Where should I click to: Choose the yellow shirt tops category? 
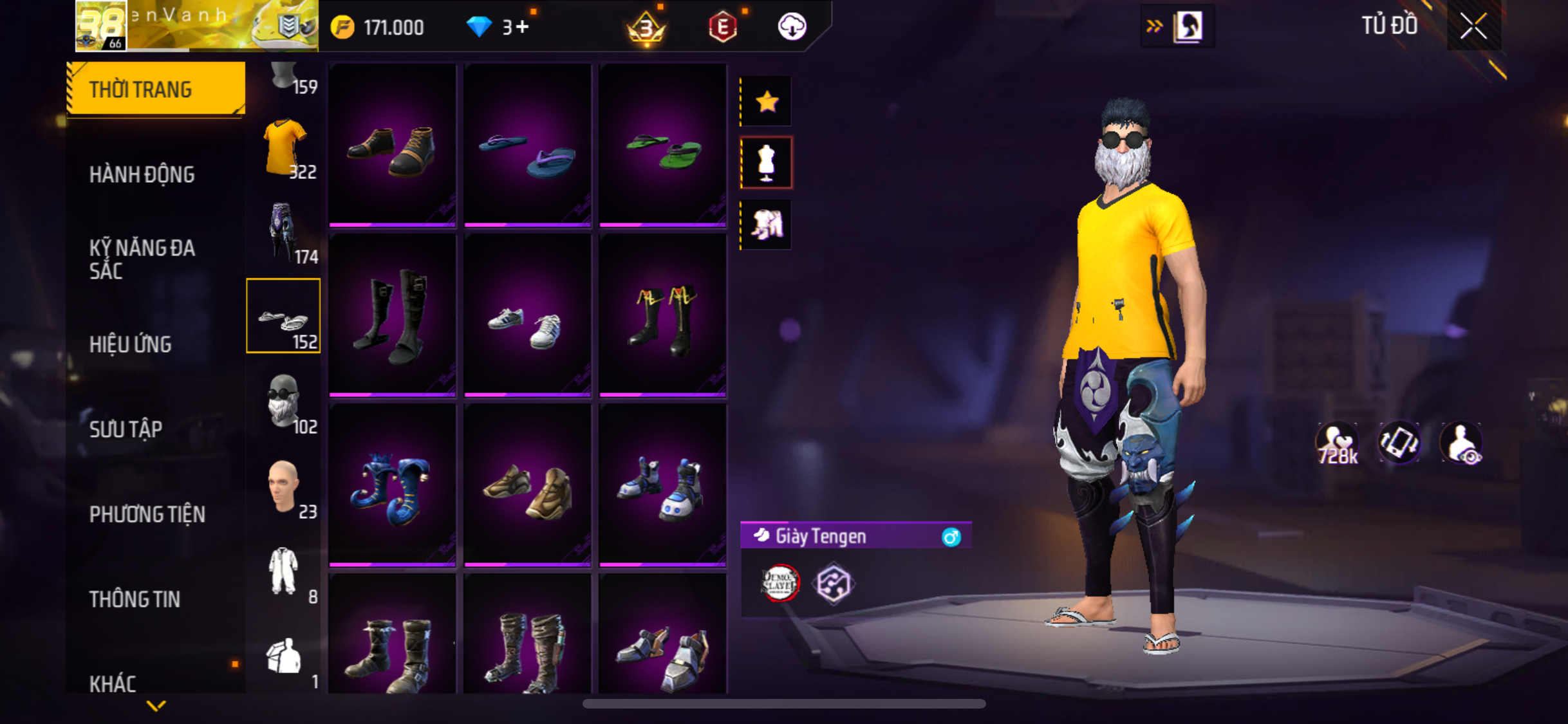pyautogui.click(x=284, y=147)
